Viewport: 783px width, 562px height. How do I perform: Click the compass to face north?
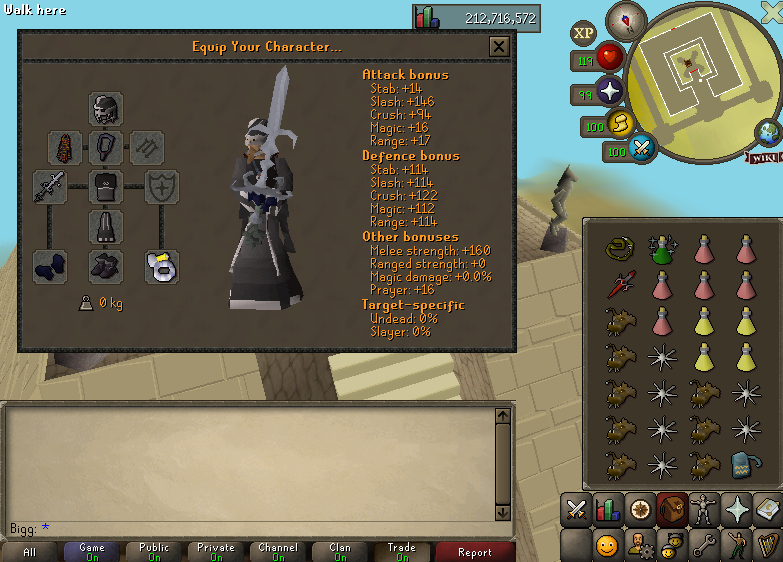click(628, 19)
